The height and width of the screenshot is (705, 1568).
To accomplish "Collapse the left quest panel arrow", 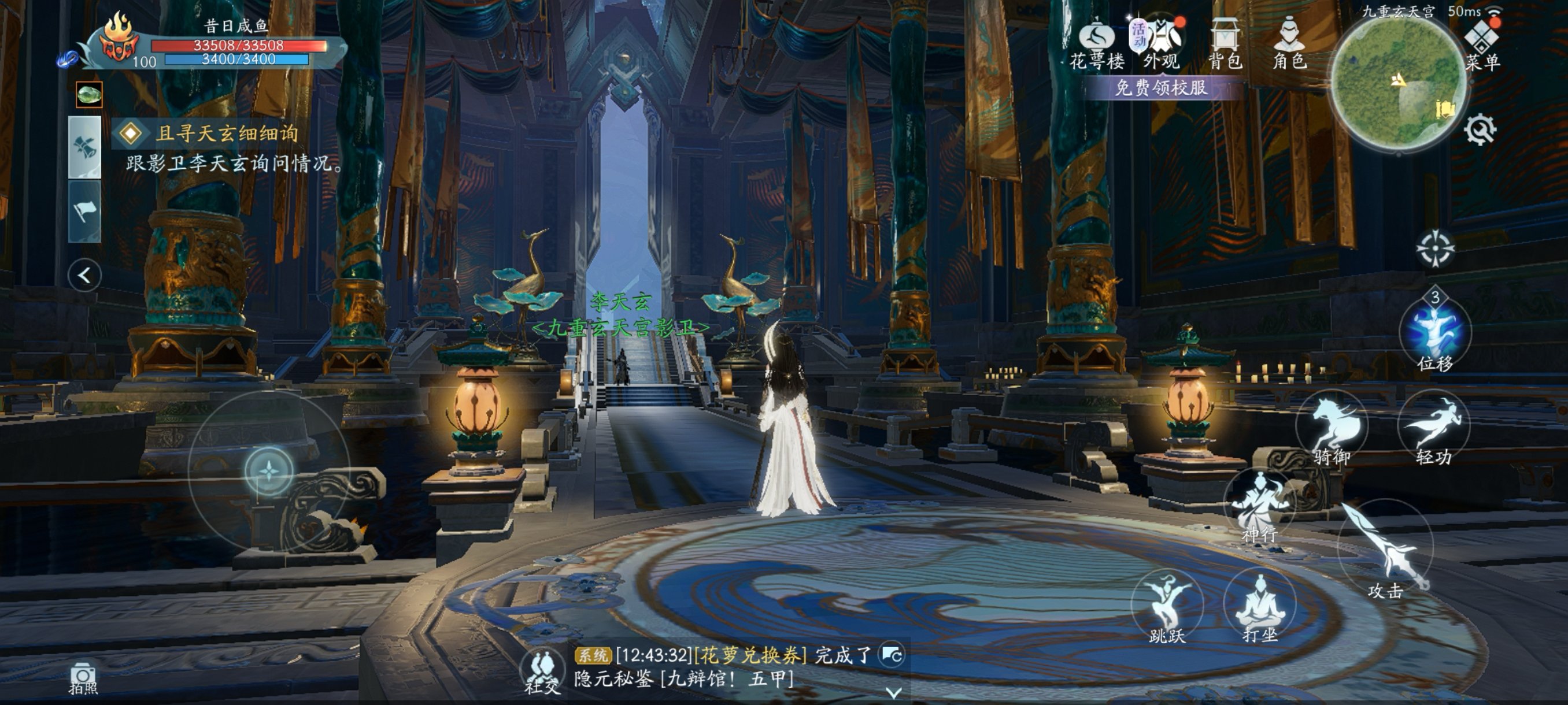I will point(84,276).
